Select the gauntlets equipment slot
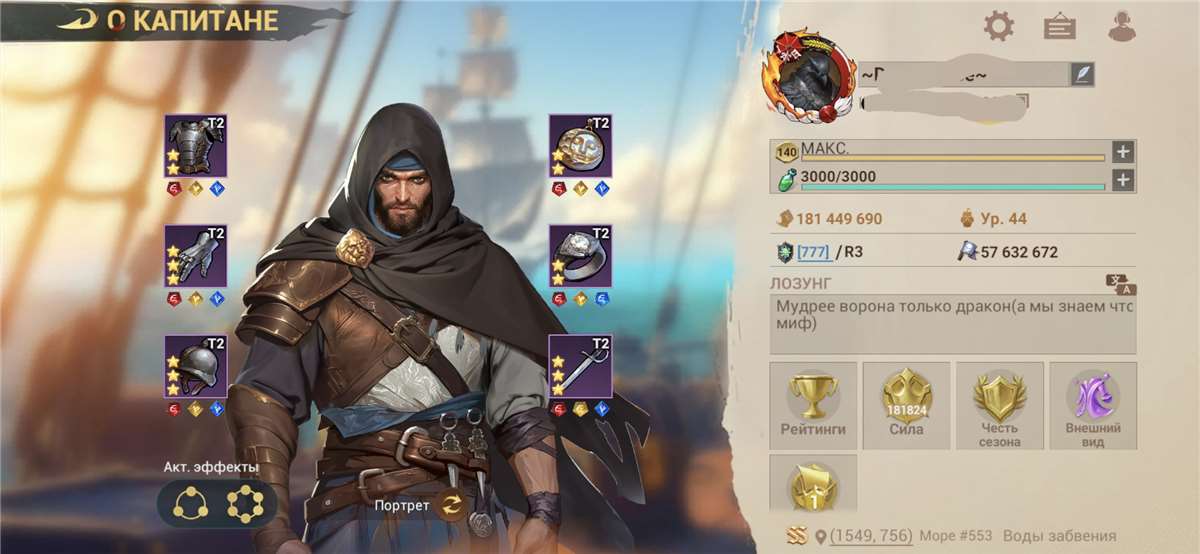 tap(196, 256)
